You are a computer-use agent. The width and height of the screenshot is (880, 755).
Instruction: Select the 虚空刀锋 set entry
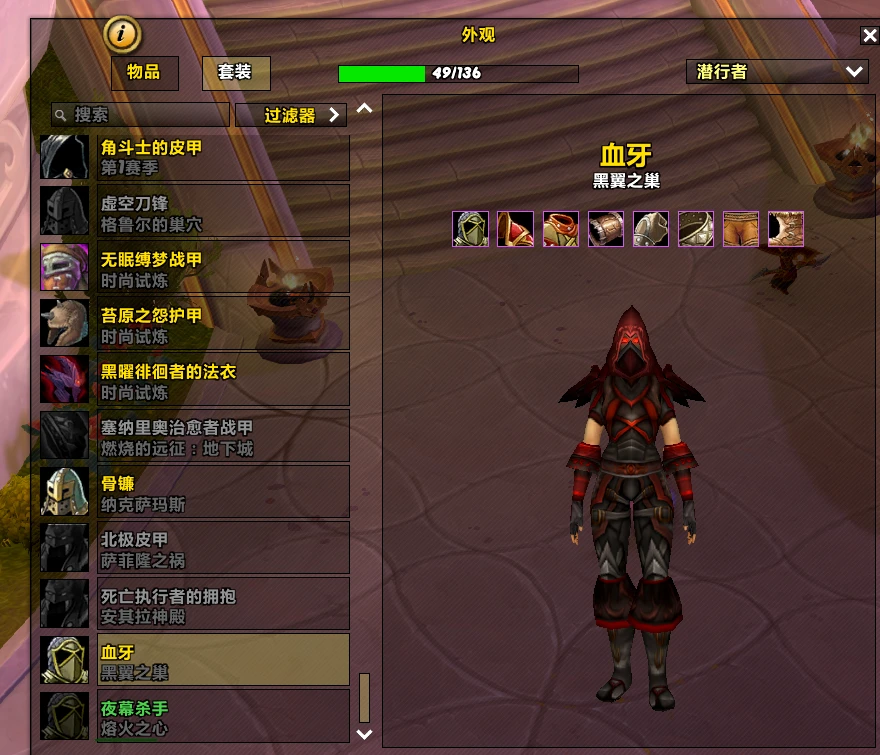click(195, 210)
